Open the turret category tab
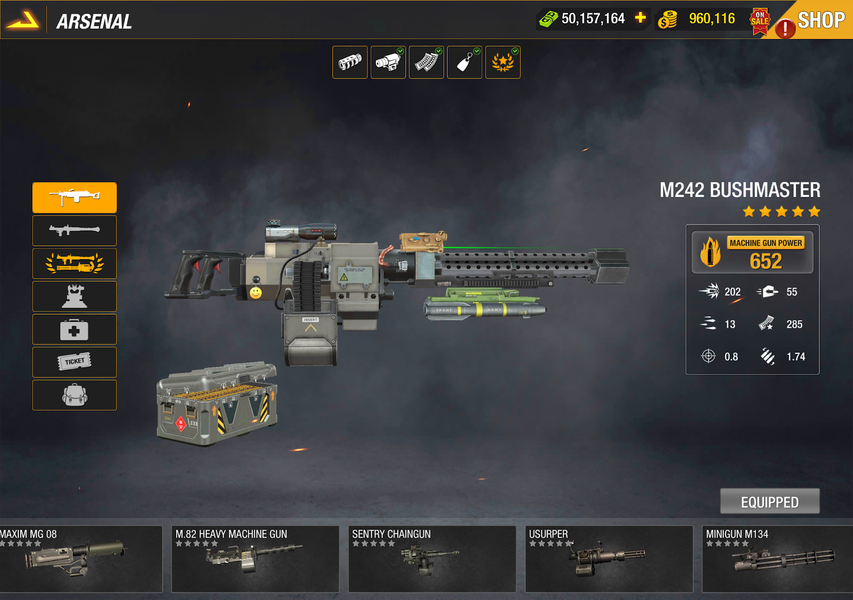Screen dimensions: 853x600 (74, 297)
